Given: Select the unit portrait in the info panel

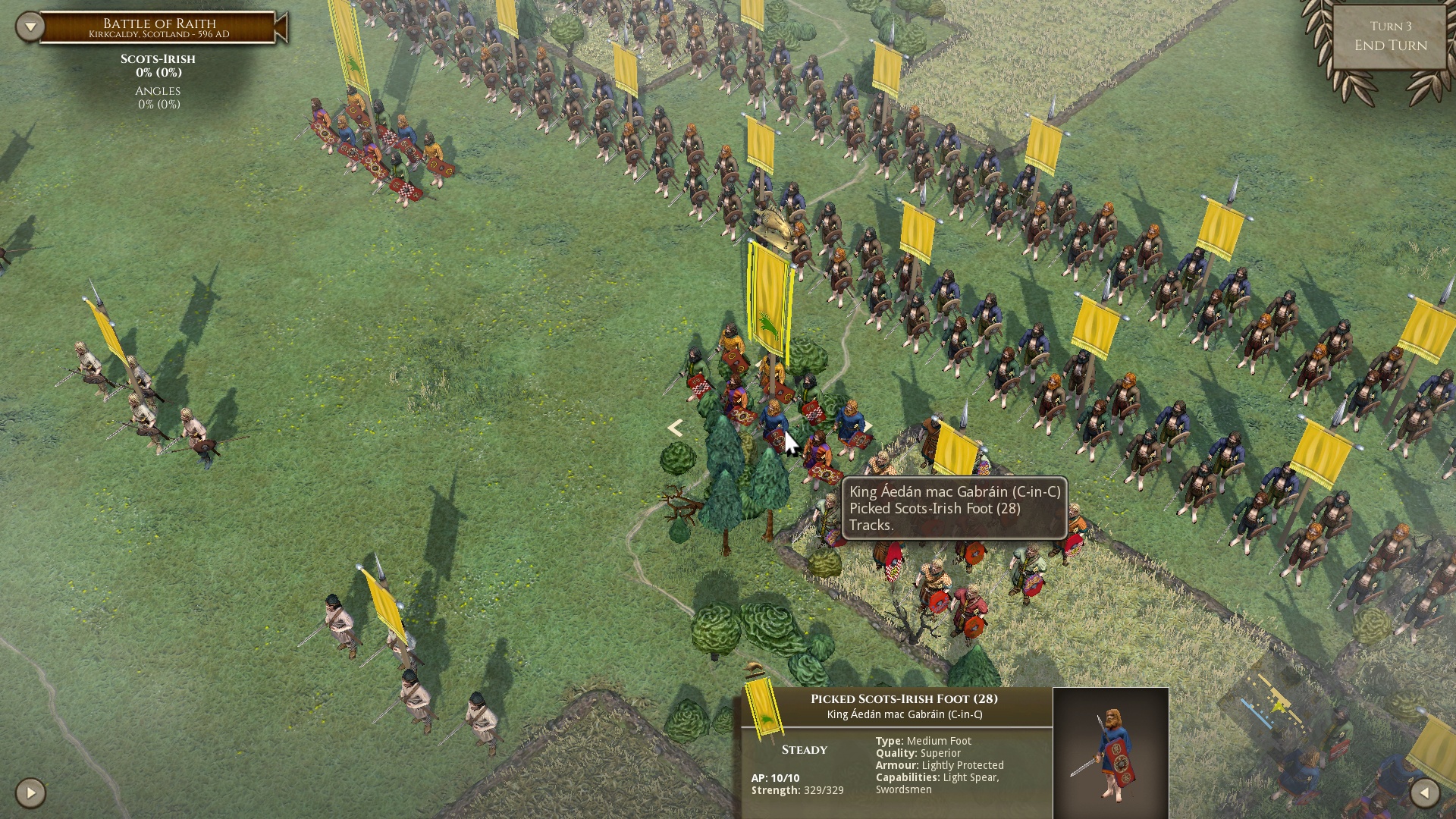Looking at the screenshot, I should tap(1110, 752).
